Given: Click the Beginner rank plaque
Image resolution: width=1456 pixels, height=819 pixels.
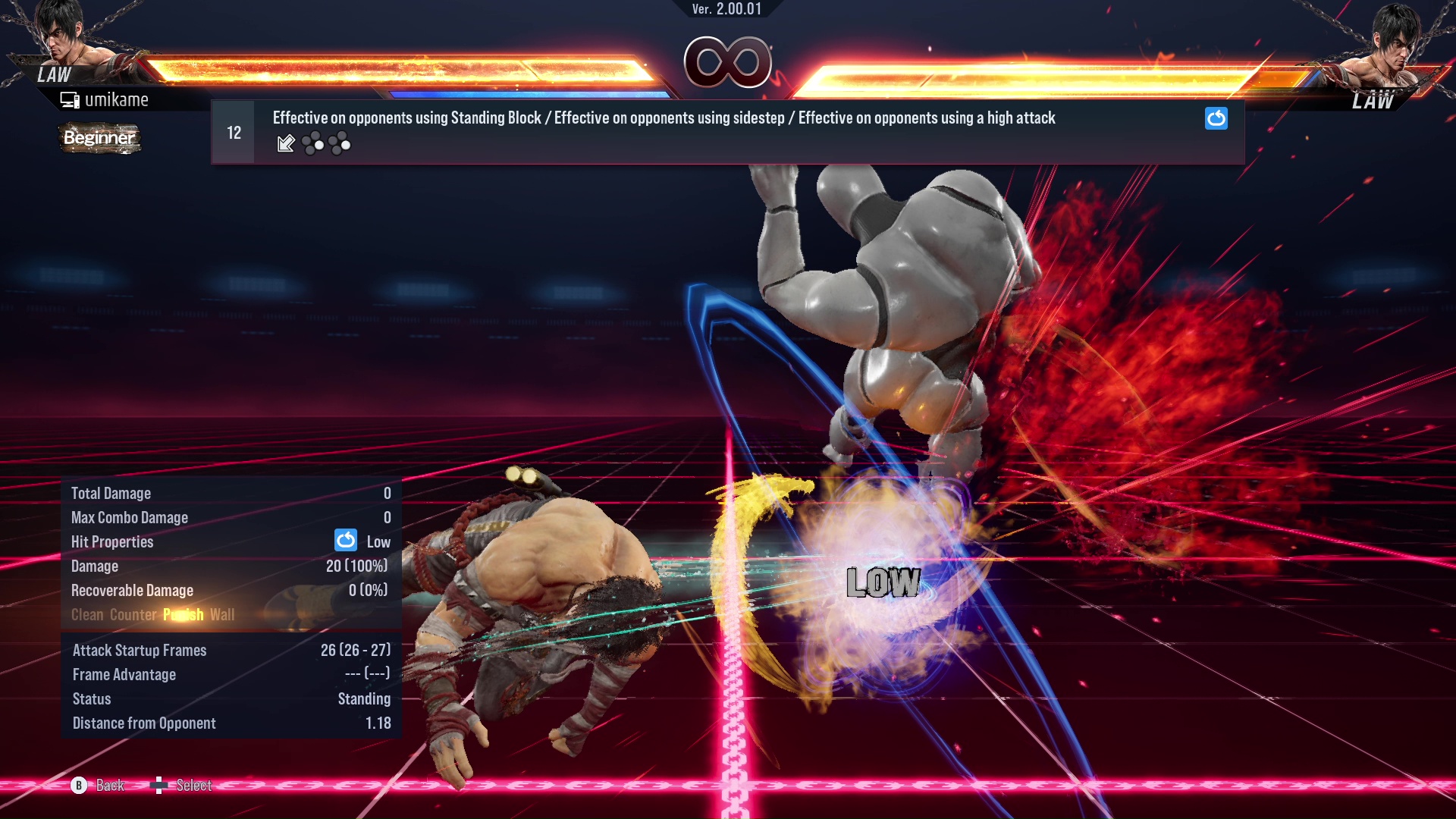Looking at the screenshot, I should coord(99,138).
